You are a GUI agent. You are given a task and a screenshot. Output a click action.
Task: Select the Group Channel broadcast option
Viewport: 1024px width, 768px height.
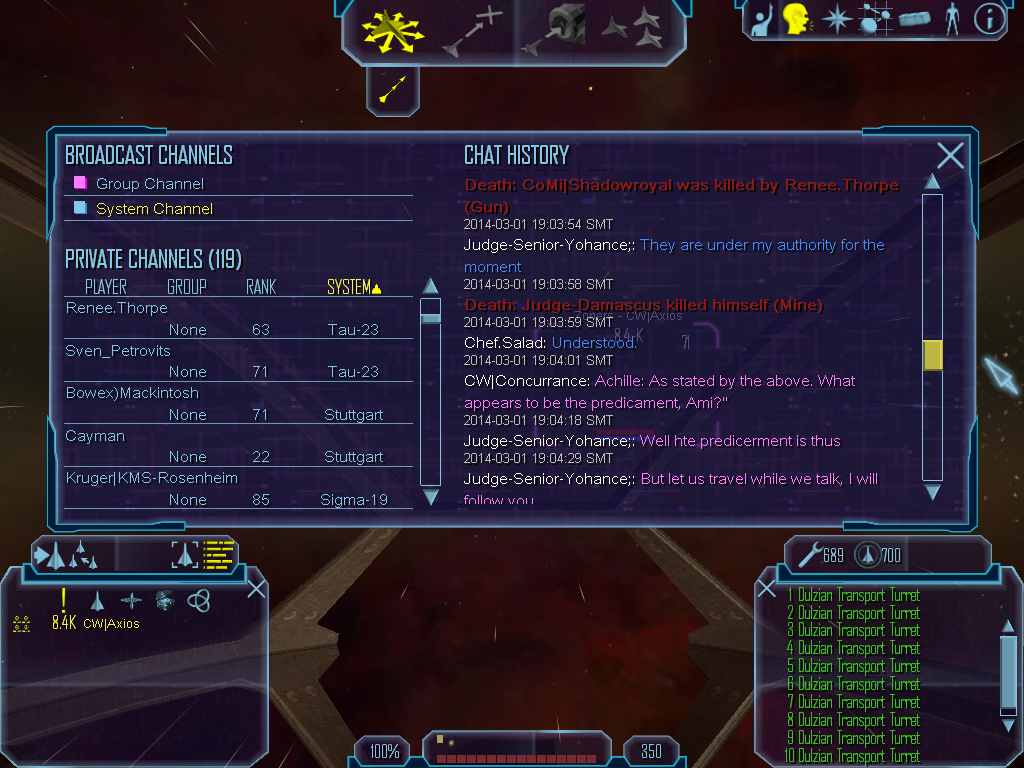(x=149, y=184)
